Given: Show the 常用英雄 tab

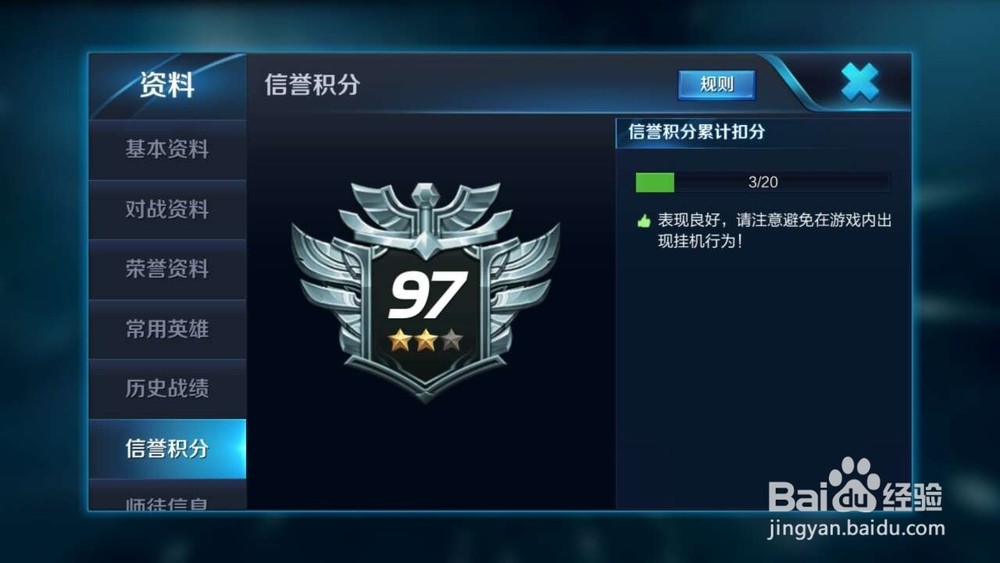Looking at the screenshot, I should pos(167,329).
